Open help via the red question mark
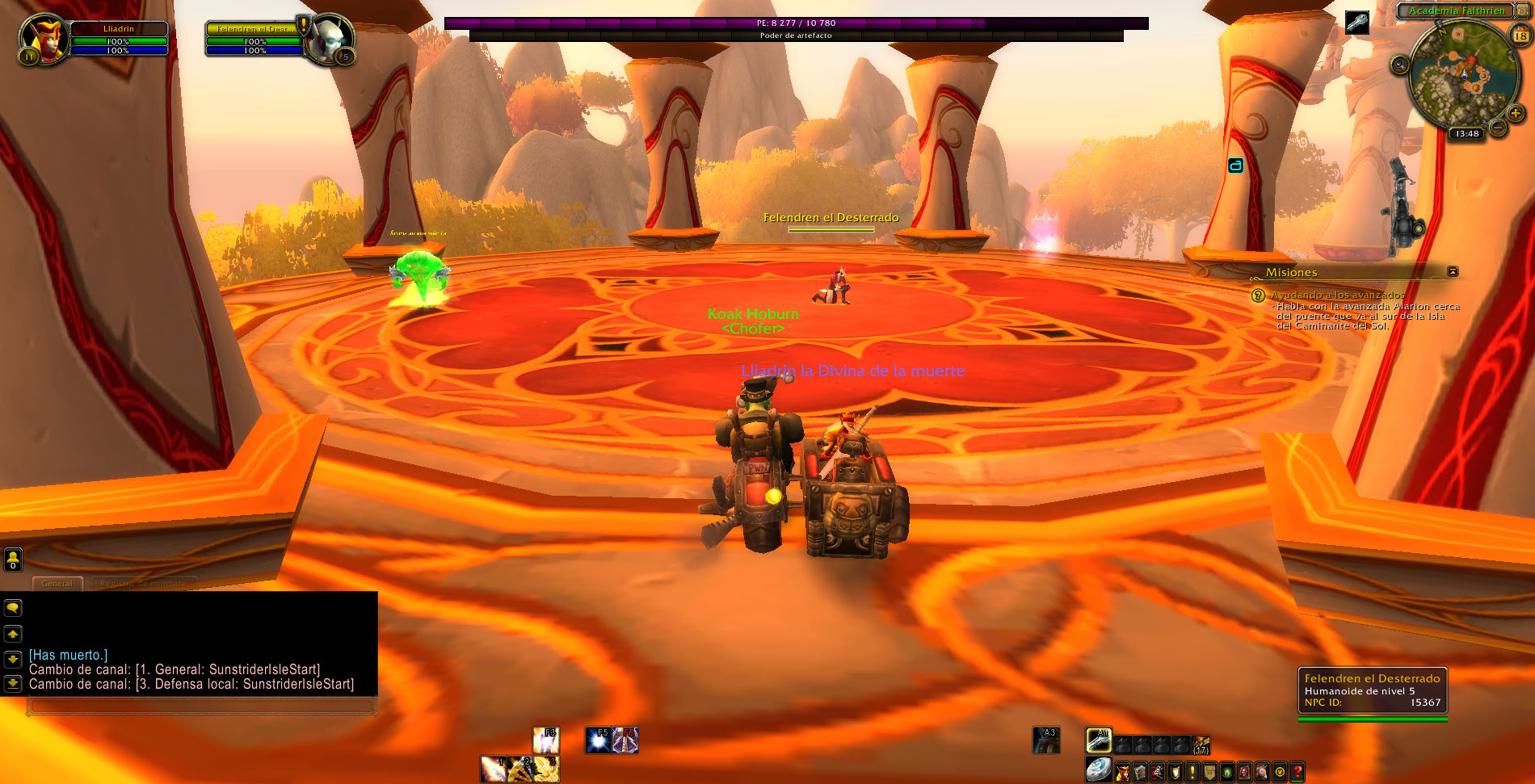This screenshot has height=784, width=1535. [x=1297, y=773]
